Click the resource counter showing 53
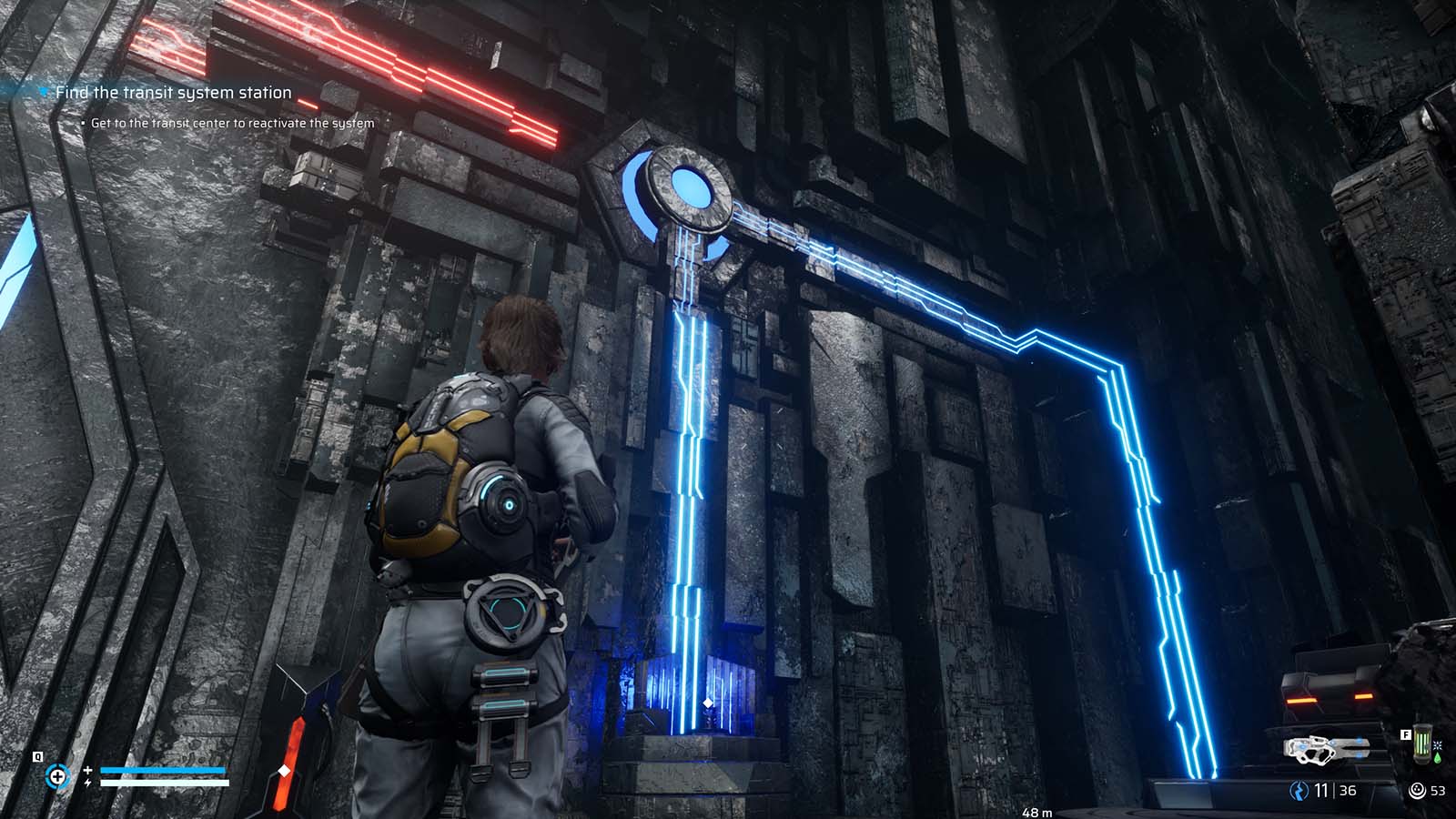Image resolution: width=1456 pixels, height=819 pixels. click(1438, 791)
